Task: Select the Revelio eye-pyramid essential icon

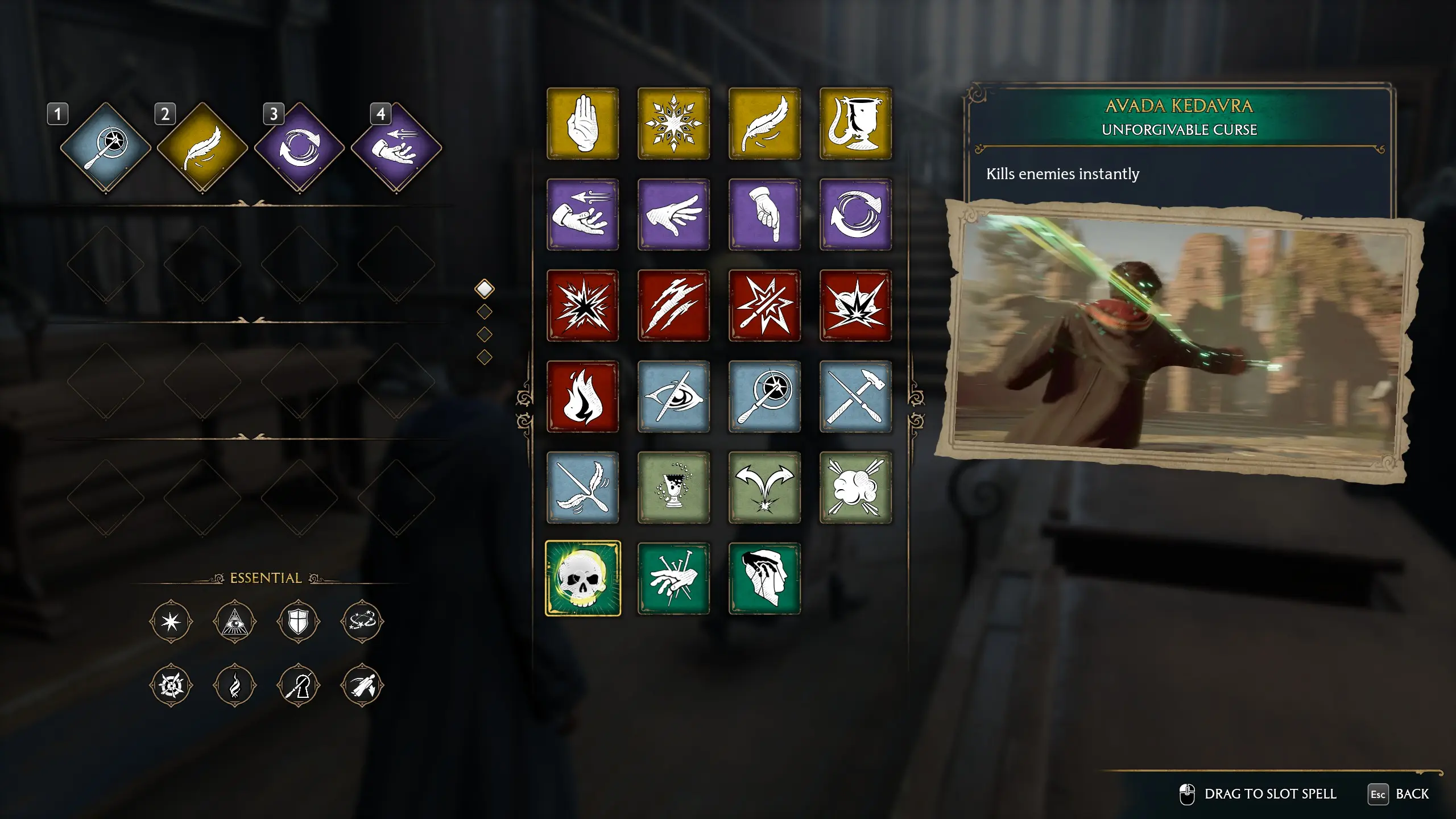Action: (235, 621)
